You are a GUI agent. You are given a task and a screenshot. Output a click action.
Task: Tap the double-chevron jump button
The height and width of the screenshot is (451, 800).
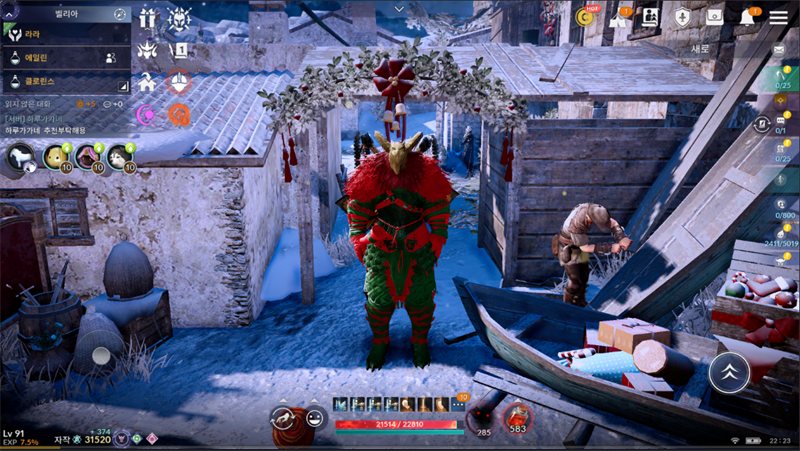point(729,372)
